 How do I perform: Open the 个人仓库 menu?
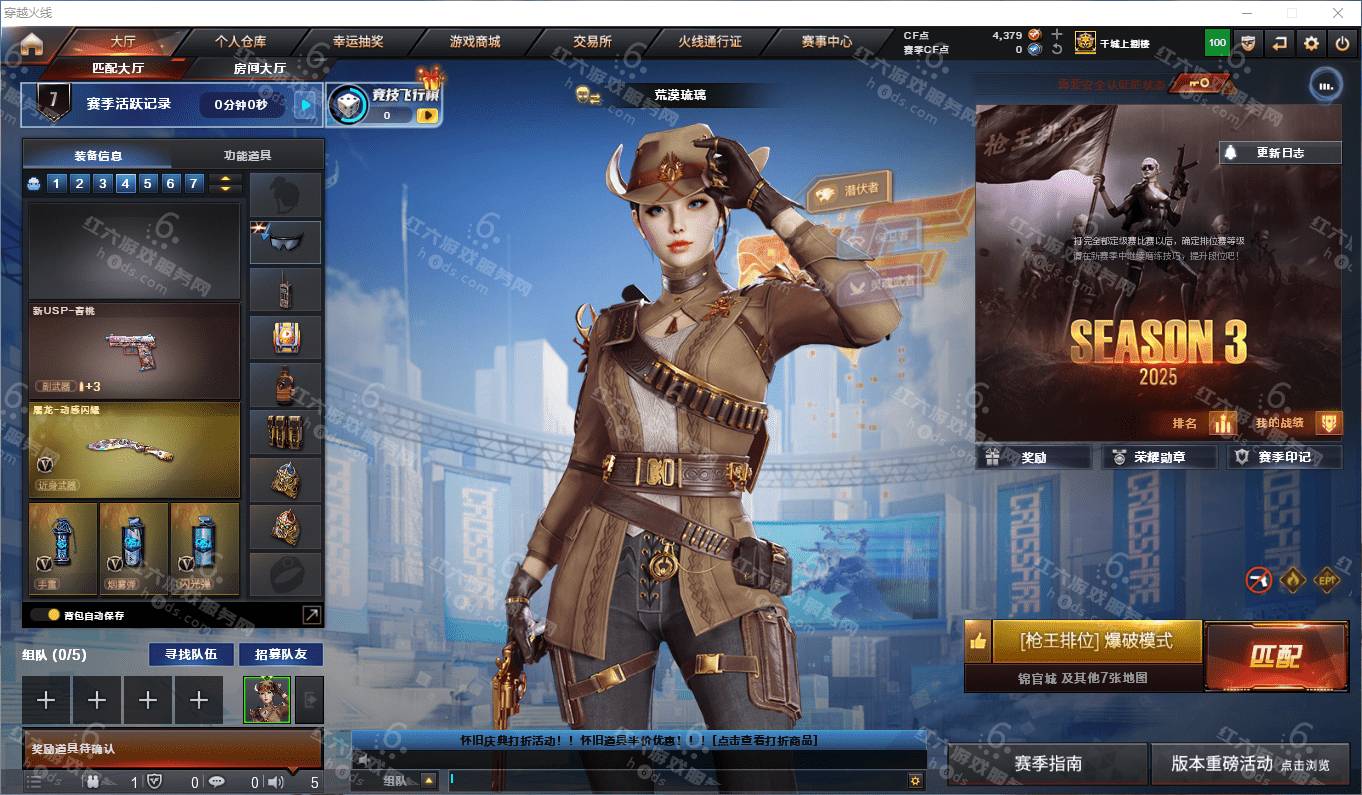[240, 42]
